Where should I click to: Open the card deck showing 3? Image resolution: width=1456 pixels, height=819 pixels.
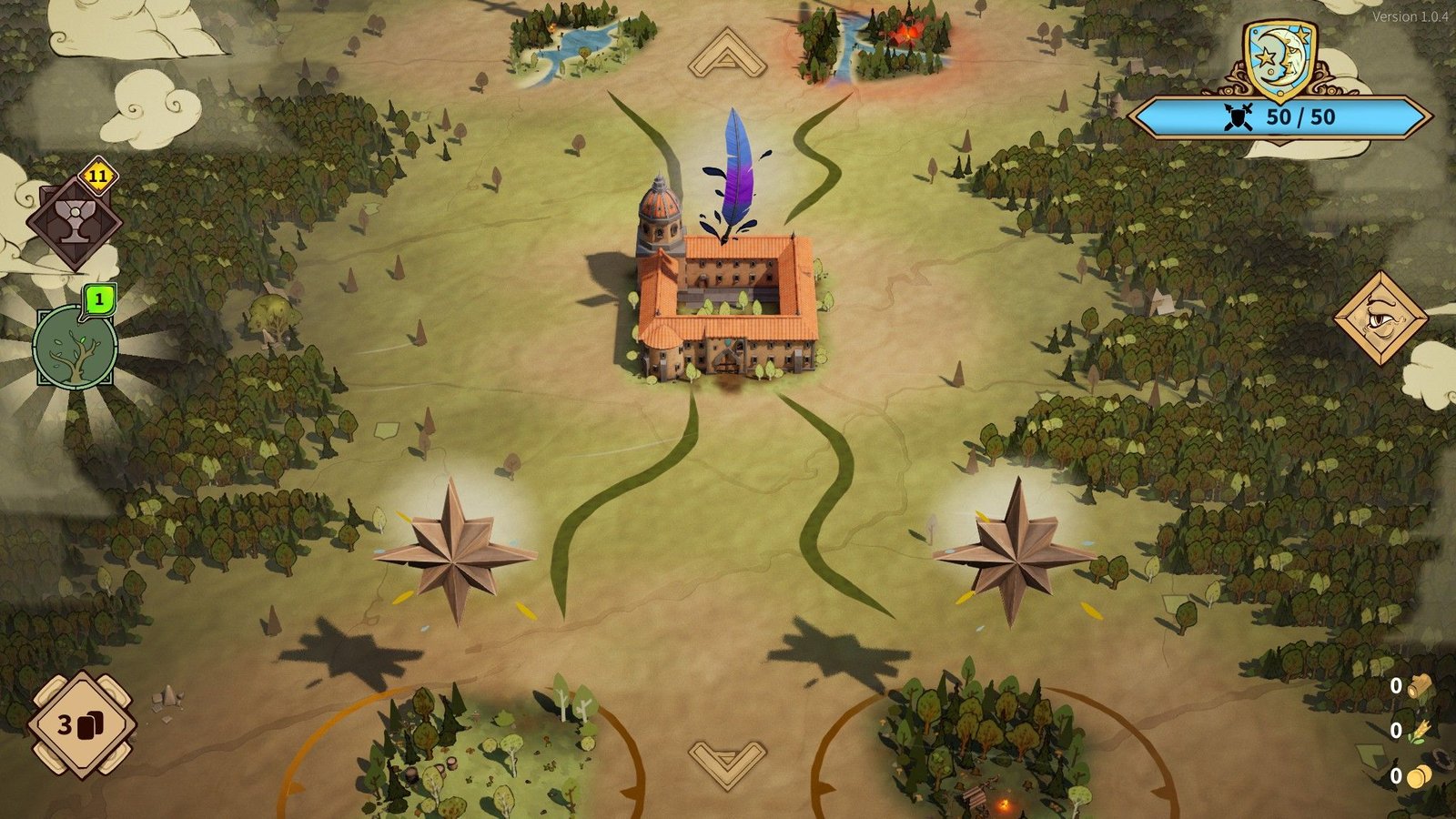click(82, 725)
